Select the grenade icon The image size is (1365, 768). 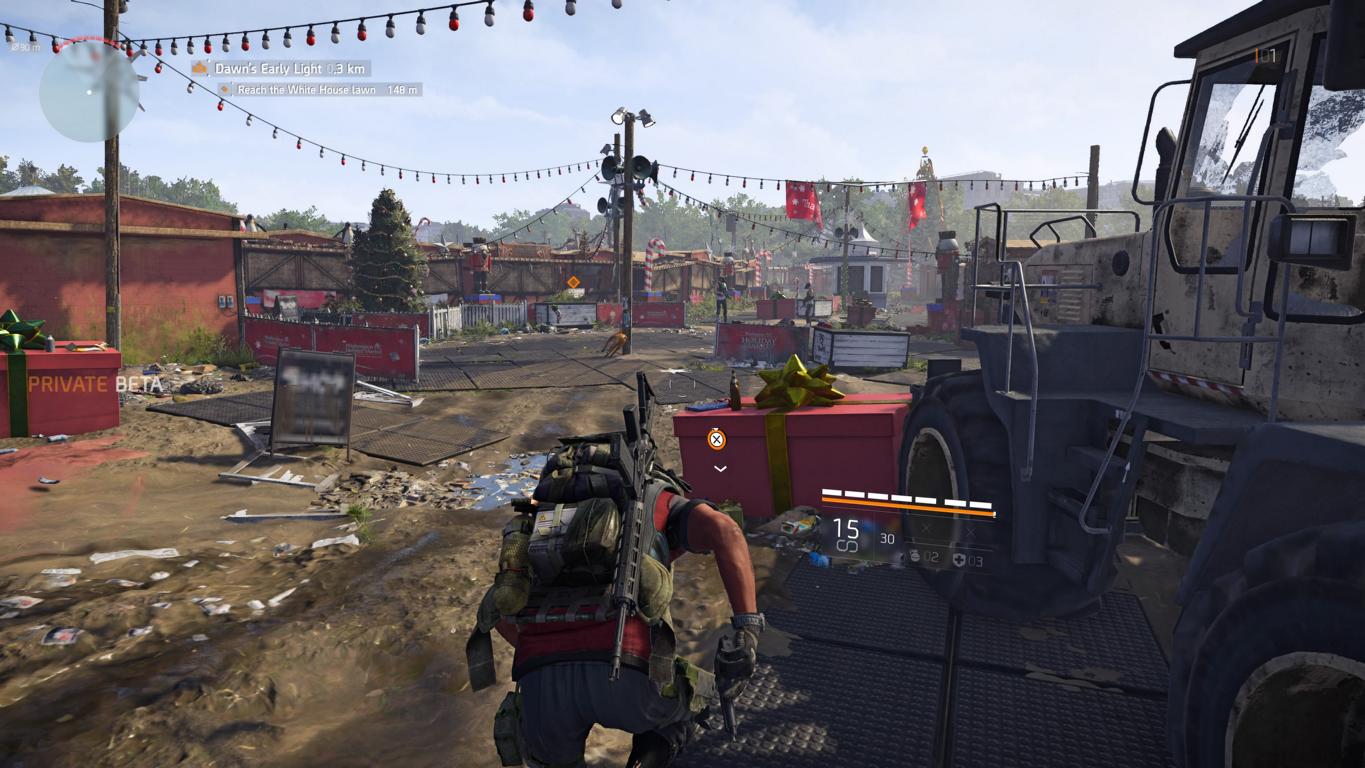tap(915, 557)
